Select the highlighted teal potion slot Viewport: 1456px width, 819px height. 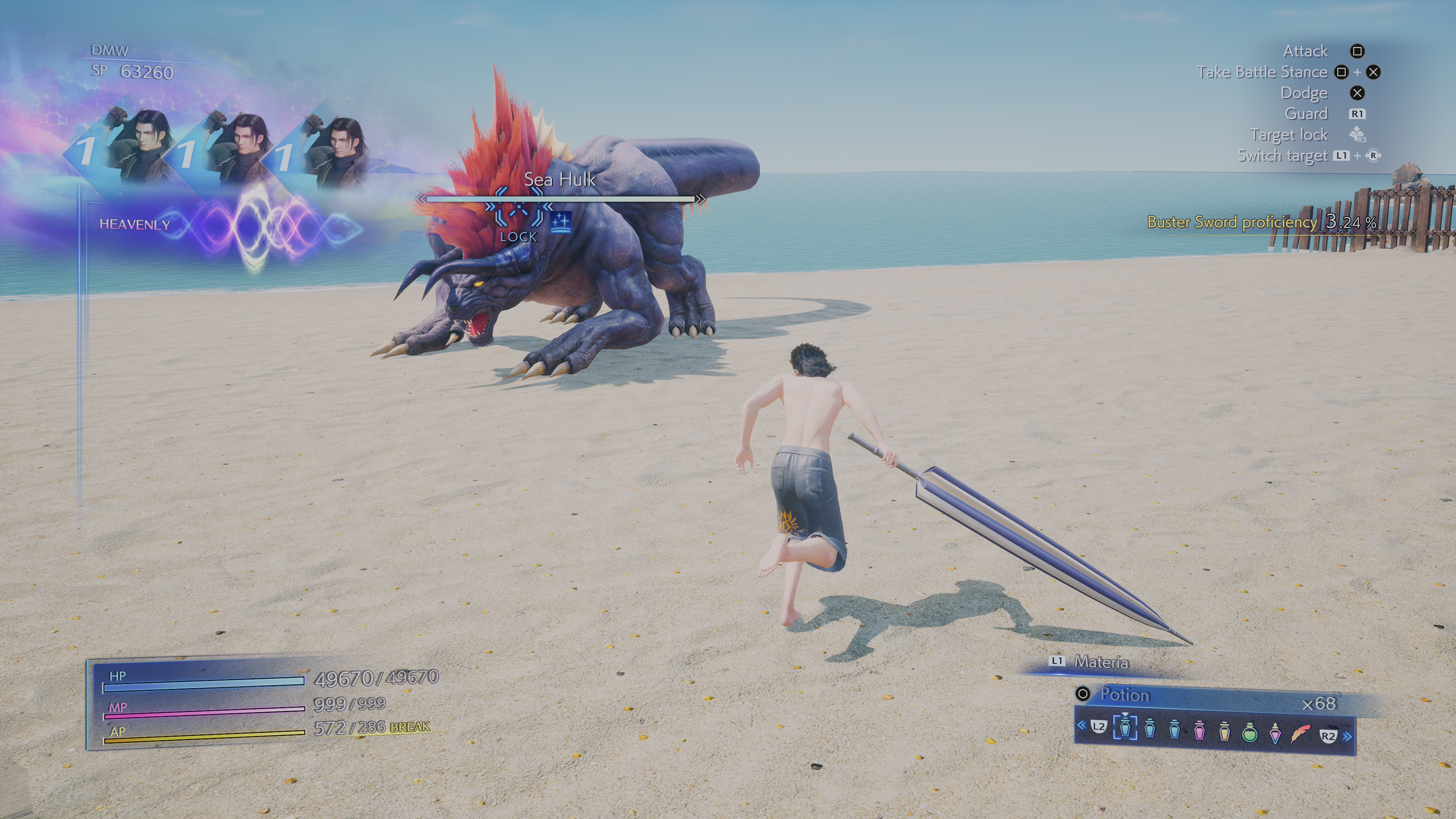(x=1125, y=728)
